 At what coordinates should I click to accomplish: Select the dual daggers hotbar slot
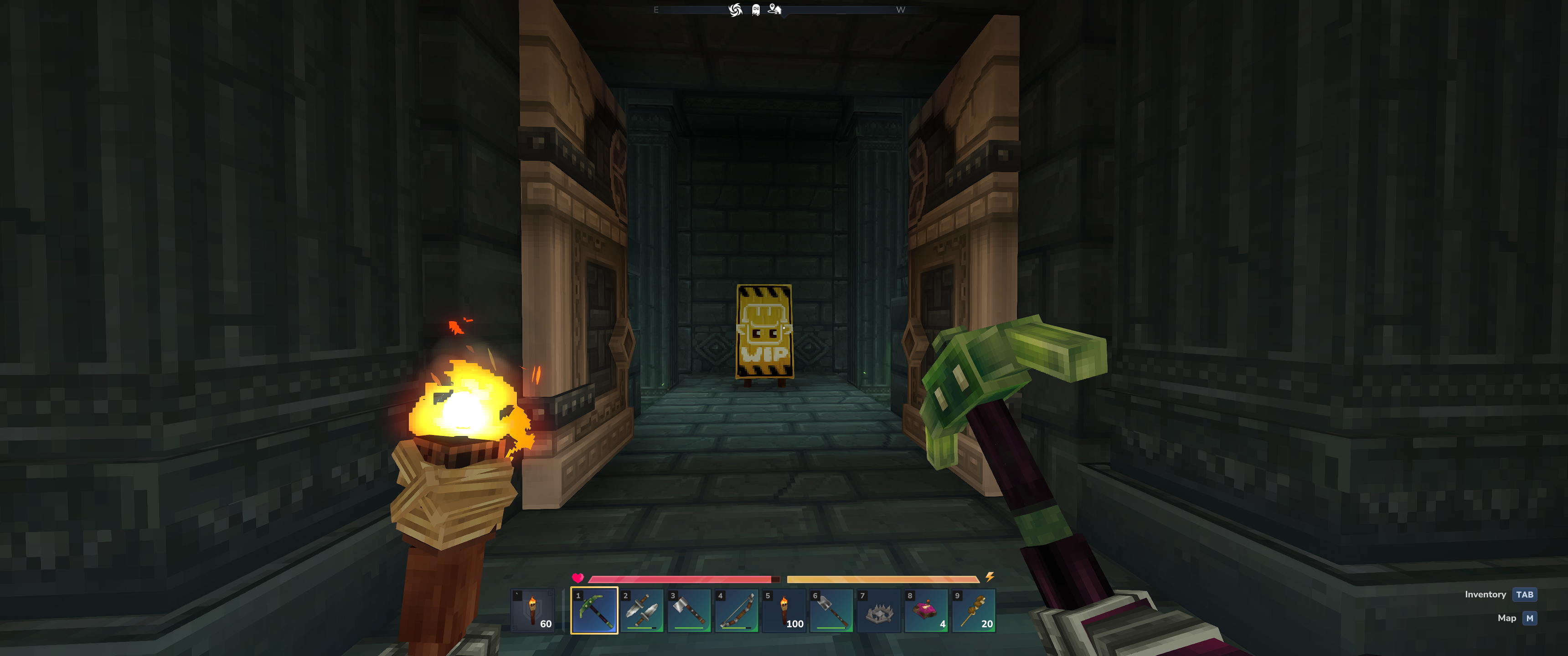[642, 610]
